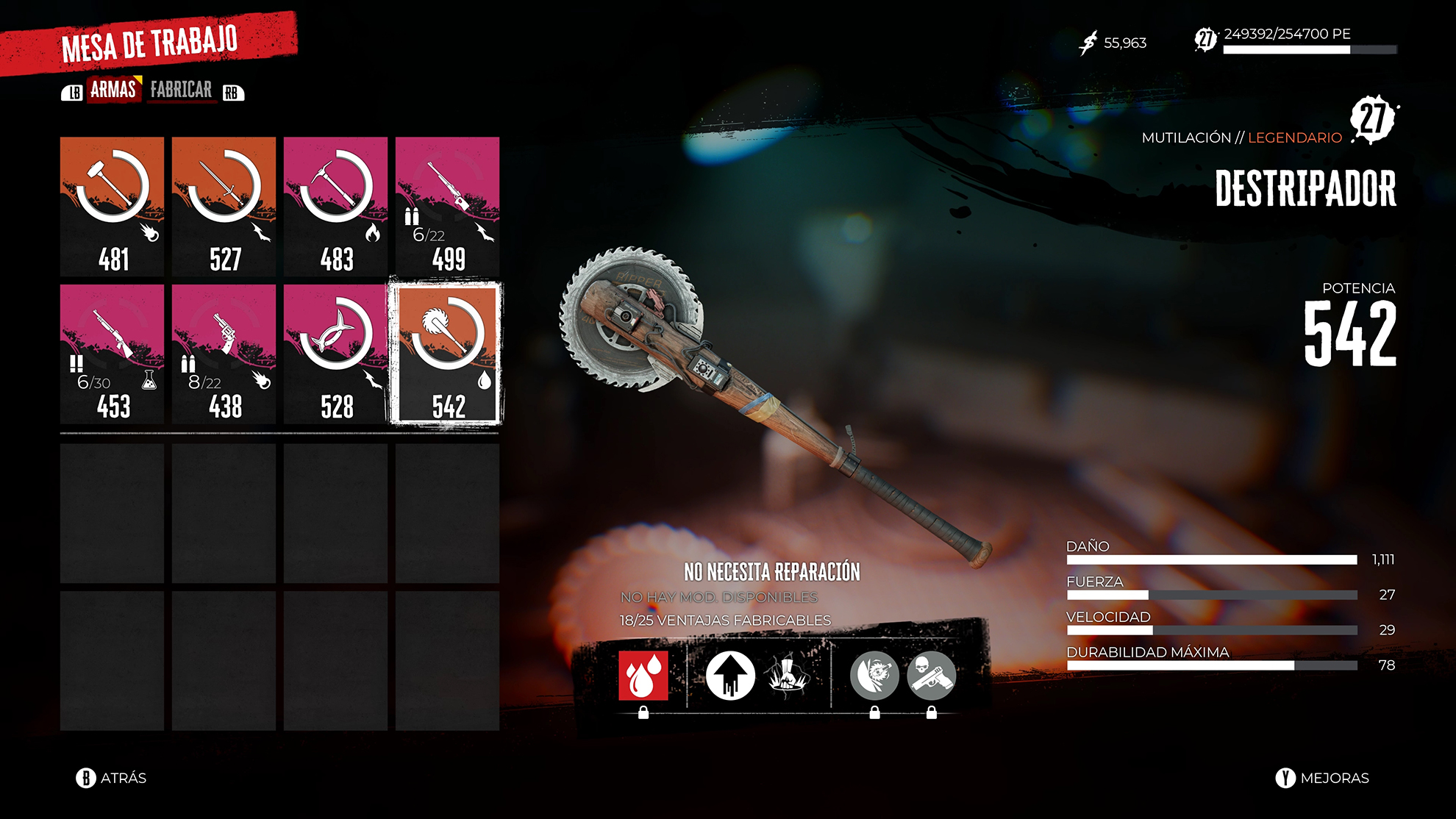The width and height of the screenshot is (1456, 819).
Task: Open the Fabricar tab
Action: 181,90
